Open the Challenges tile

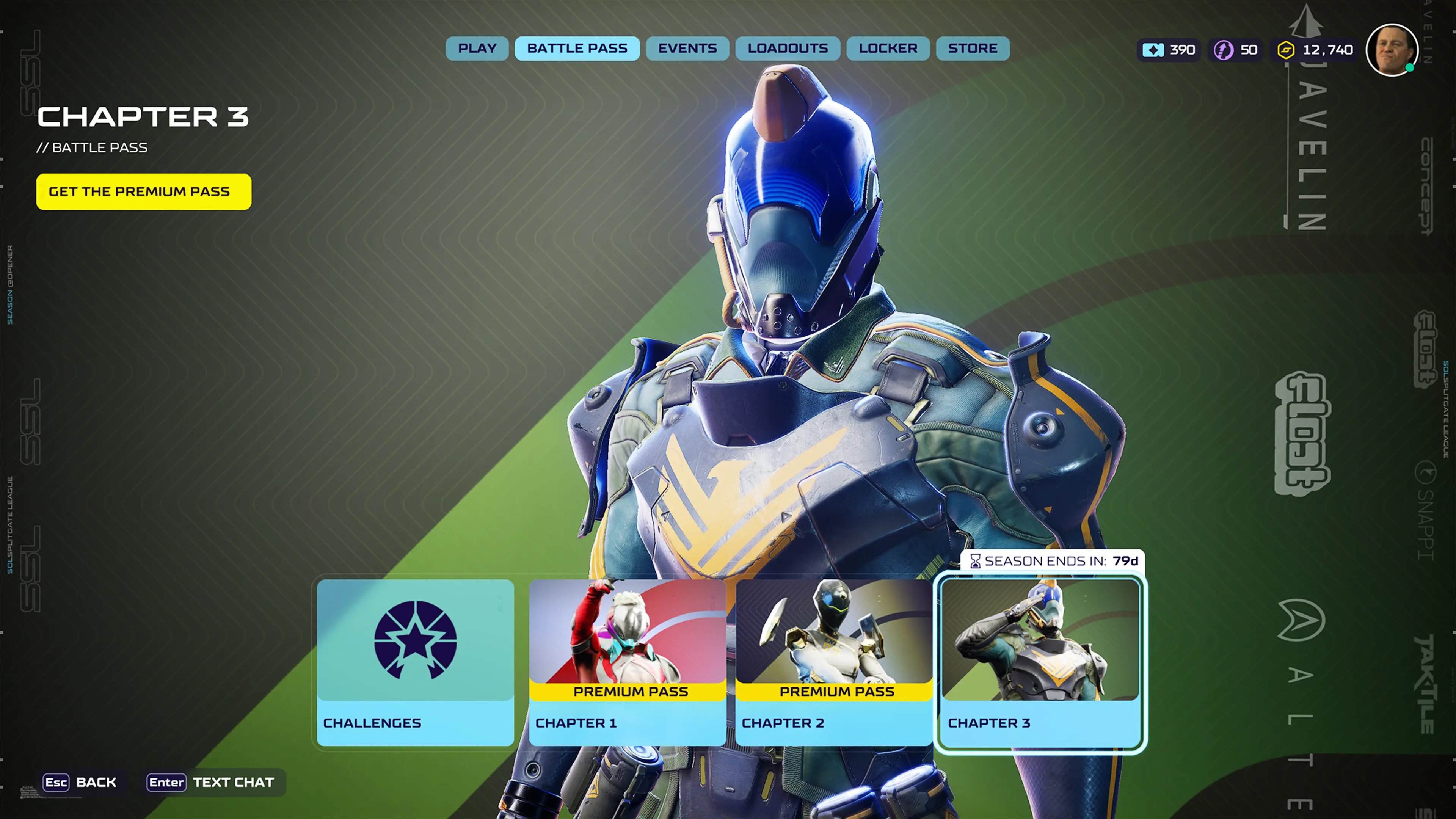point(416,662)
